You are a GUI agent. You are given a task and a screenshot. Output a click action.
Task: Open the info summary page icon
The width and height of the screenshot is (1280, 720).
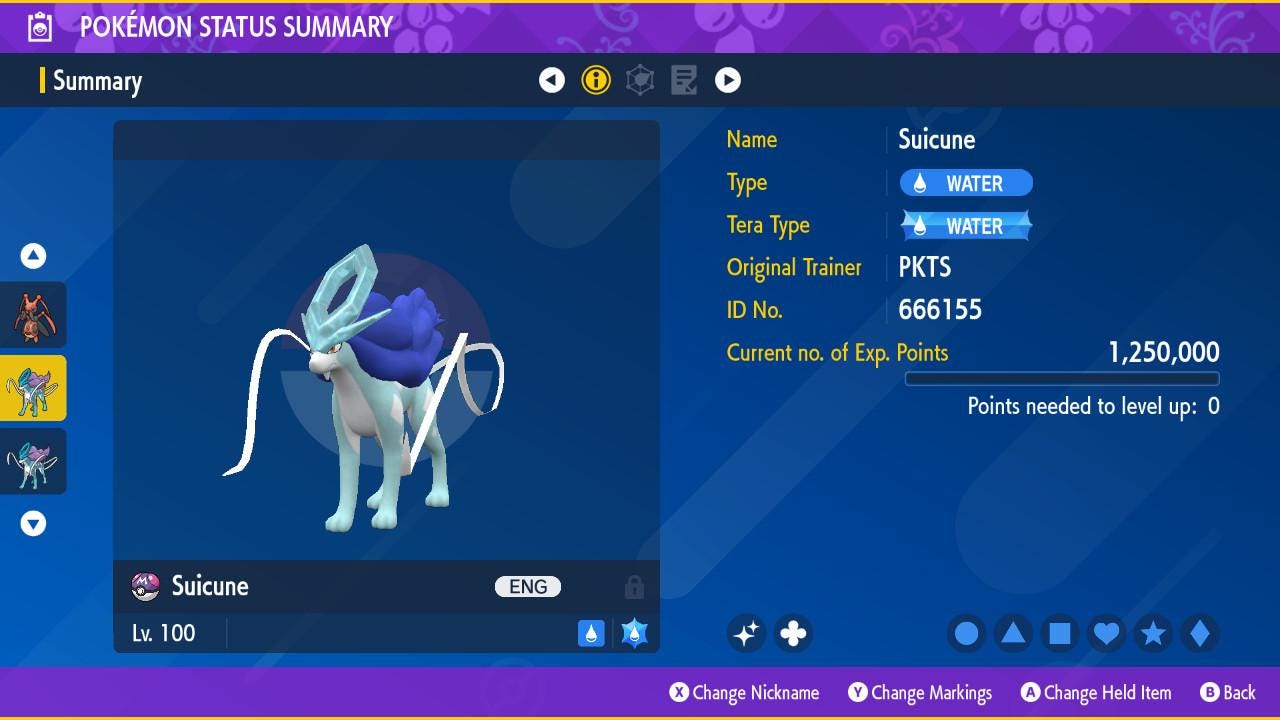[596, 80]
